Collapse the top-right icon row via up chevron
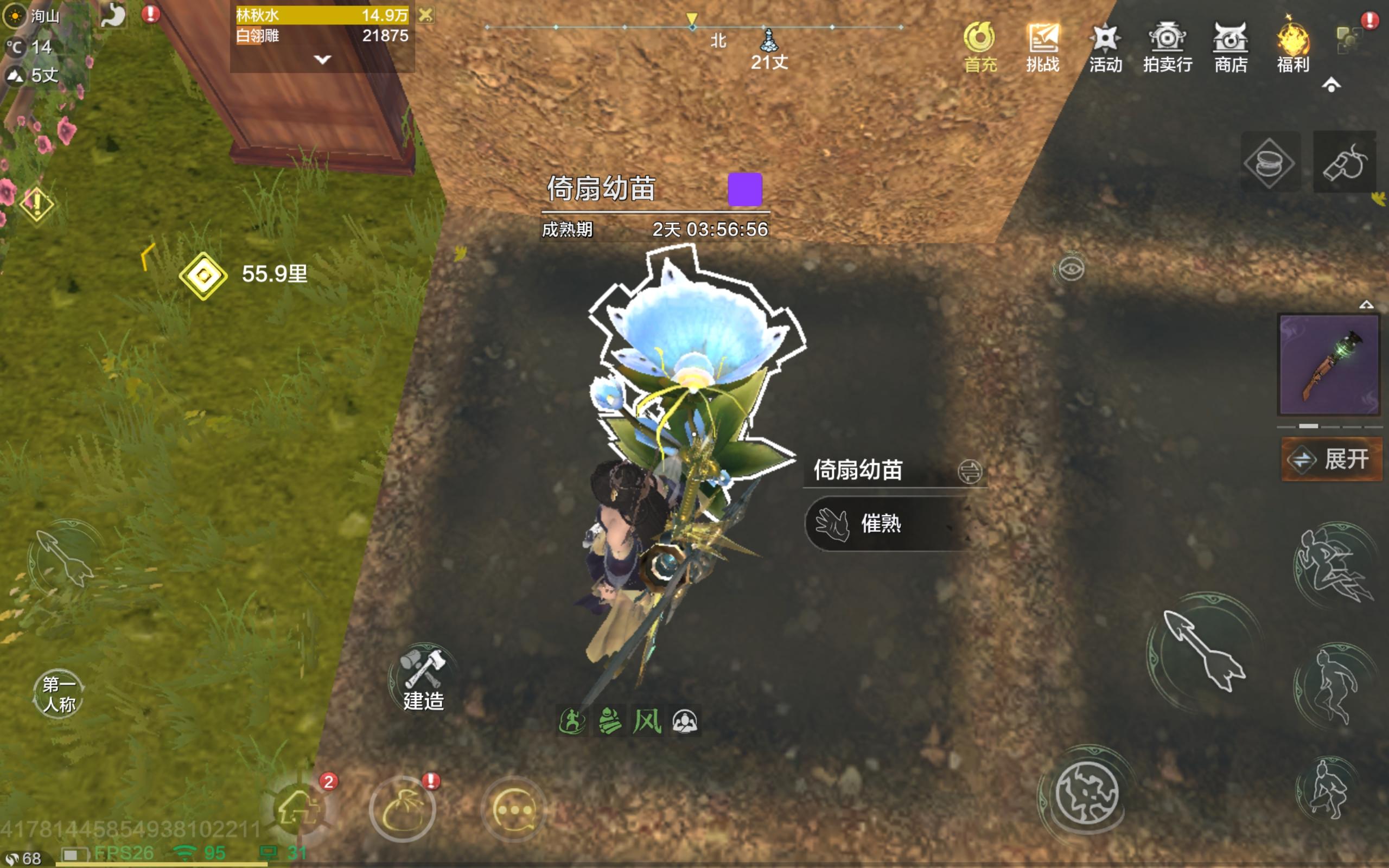Viewport: 1389px width, 868px height. pyautogui.click(x=1330, y=85)
